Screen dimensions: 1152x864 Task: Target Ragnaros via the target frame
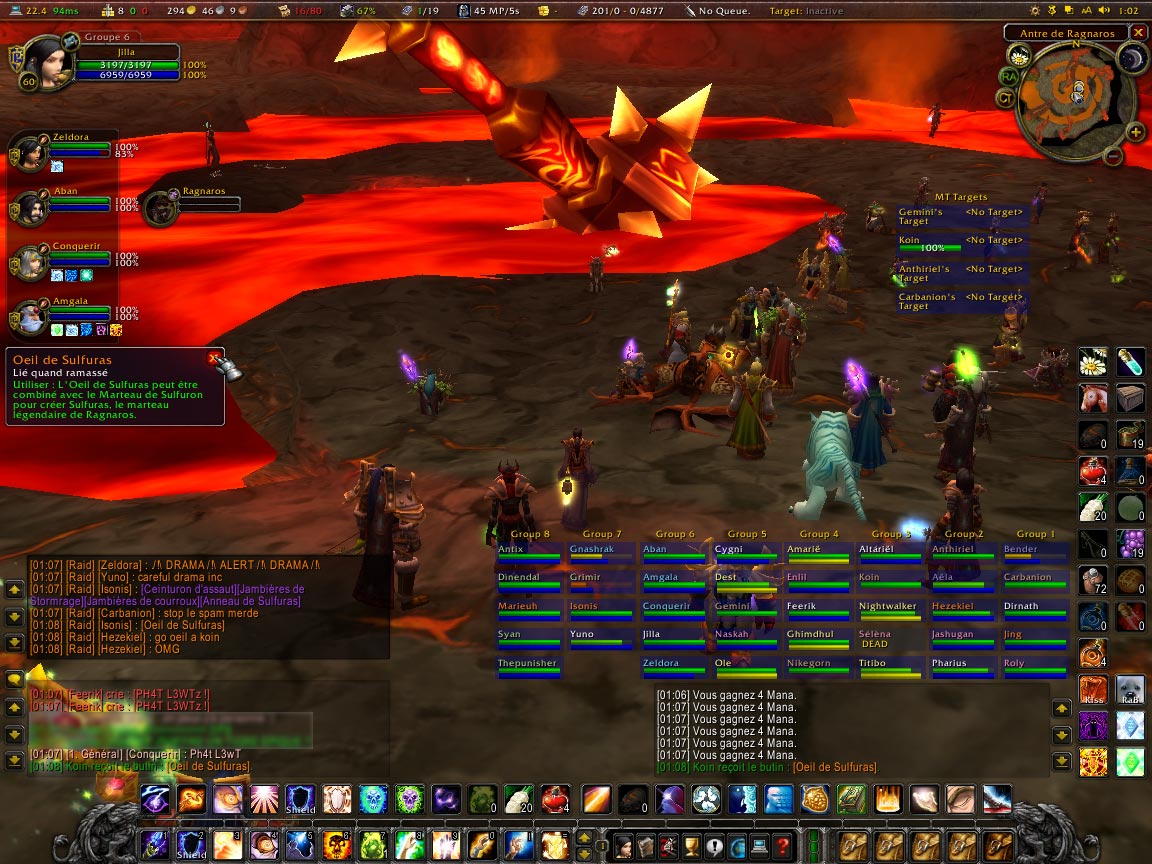click(160, 208)
